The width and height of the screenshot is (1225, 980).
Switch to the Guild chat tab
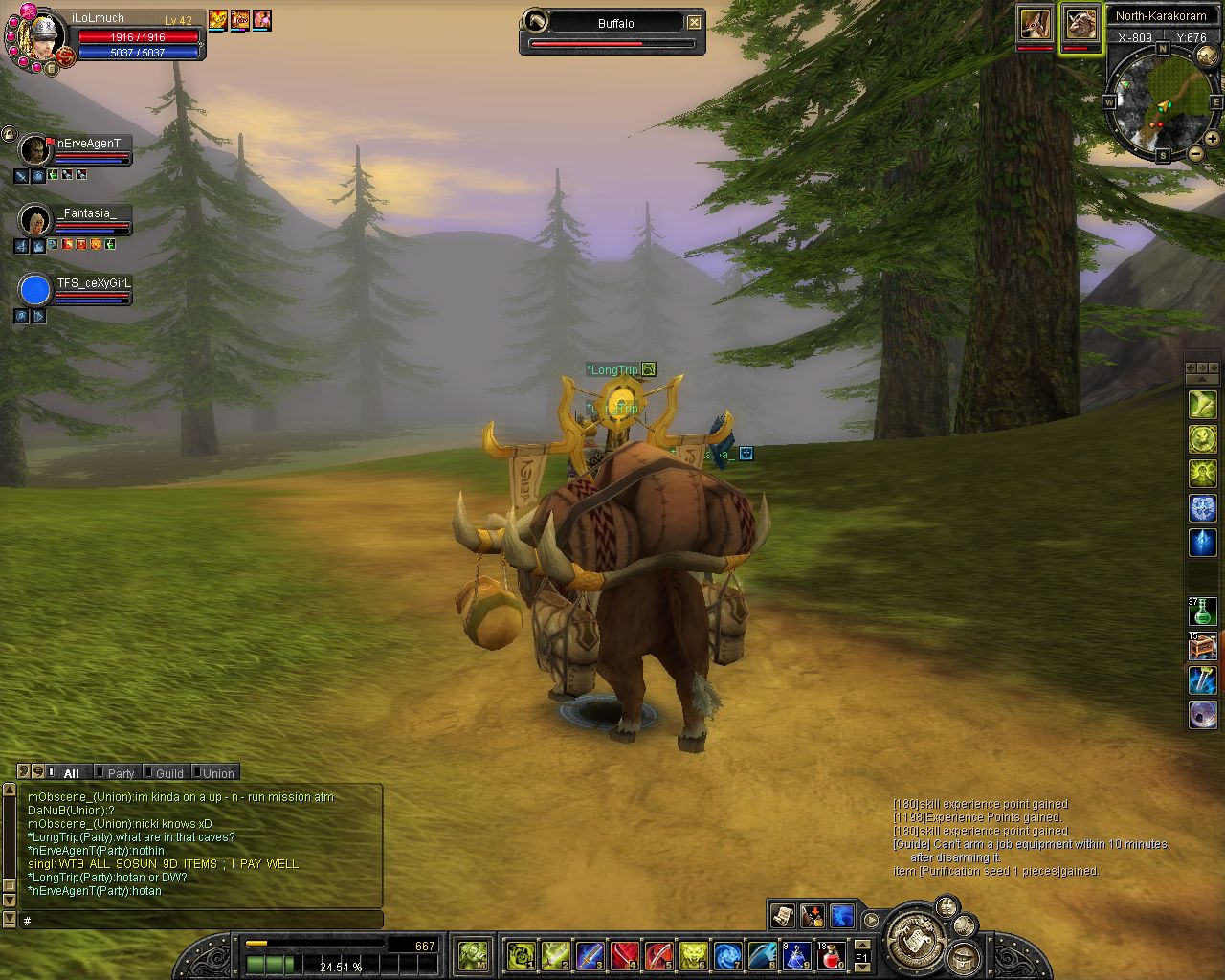169,773
